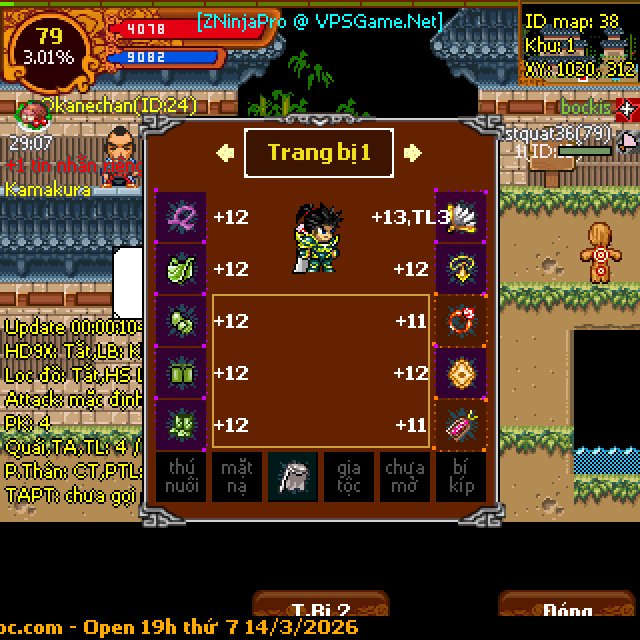Open the 'mặt nạ' mask slot
The image size is (640, 640).
(x=237, y=477)
